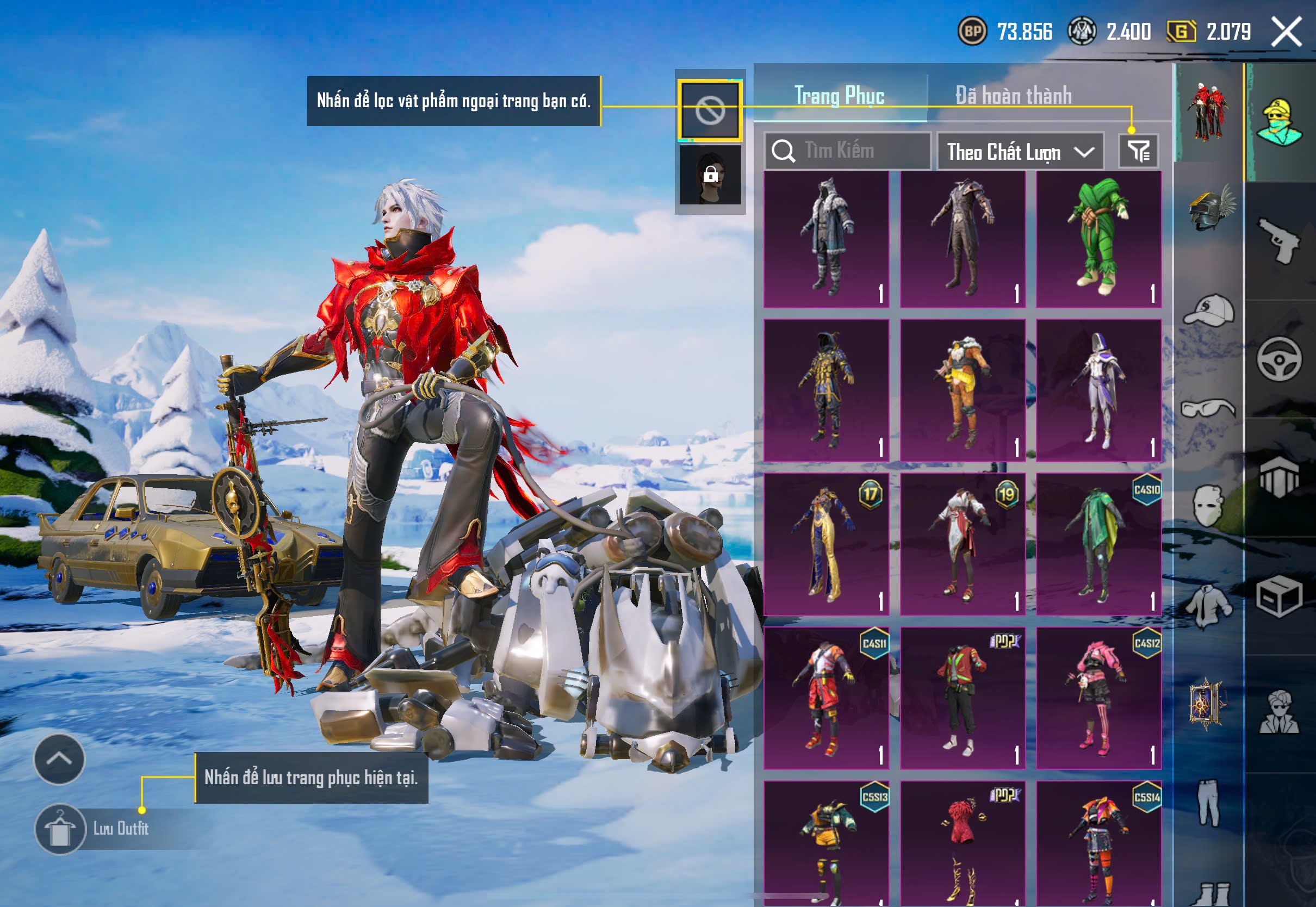The height and width of the screenshot is (907, 1316).
Task: Close the wardrobe screen with the X
Action: 1286,32
